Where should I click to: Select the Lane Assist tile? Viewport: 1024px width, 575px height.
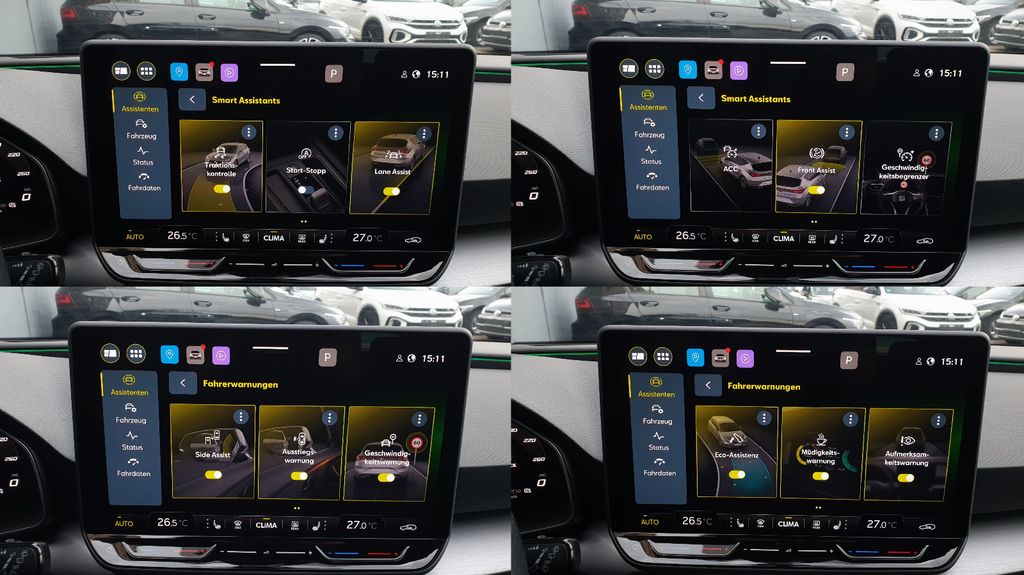point(394,166)
